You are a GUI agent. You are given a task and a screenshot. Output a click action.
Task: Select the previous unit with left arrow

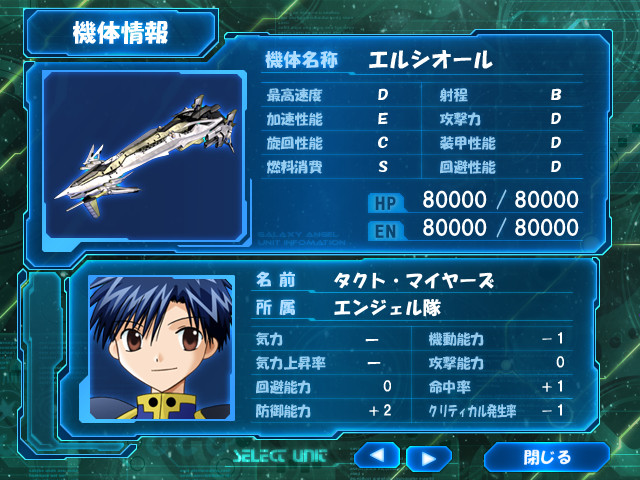[x=376, y=457]
